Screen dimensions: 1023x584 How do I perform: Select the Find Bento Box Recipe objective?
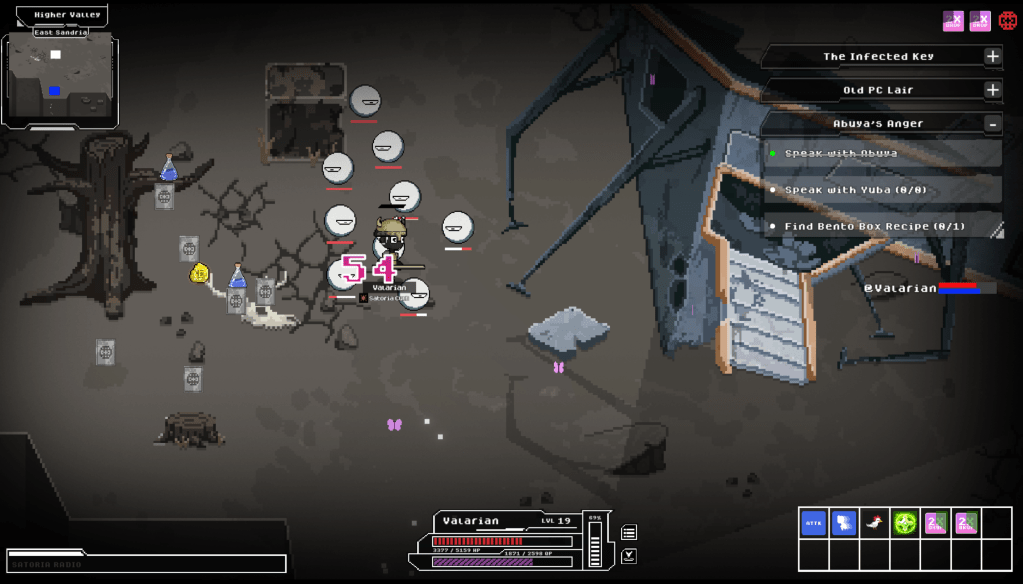point(882,227)
